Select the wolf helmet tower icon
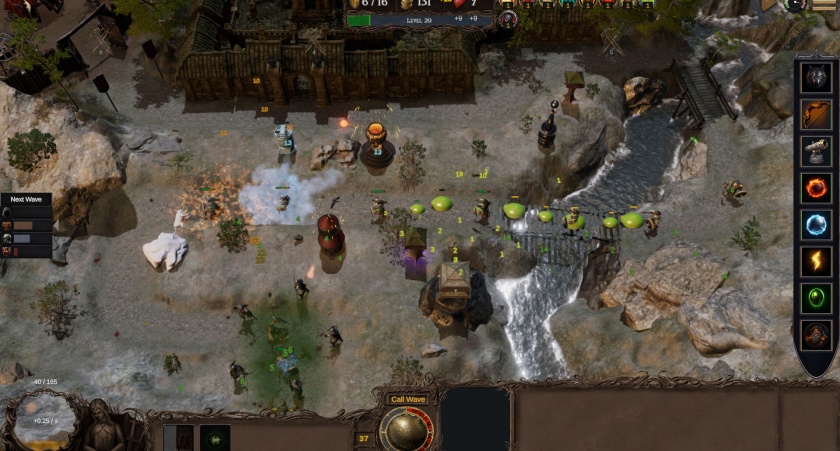The height and width of the screenshot is (451, 840). [x=816, y=78]
